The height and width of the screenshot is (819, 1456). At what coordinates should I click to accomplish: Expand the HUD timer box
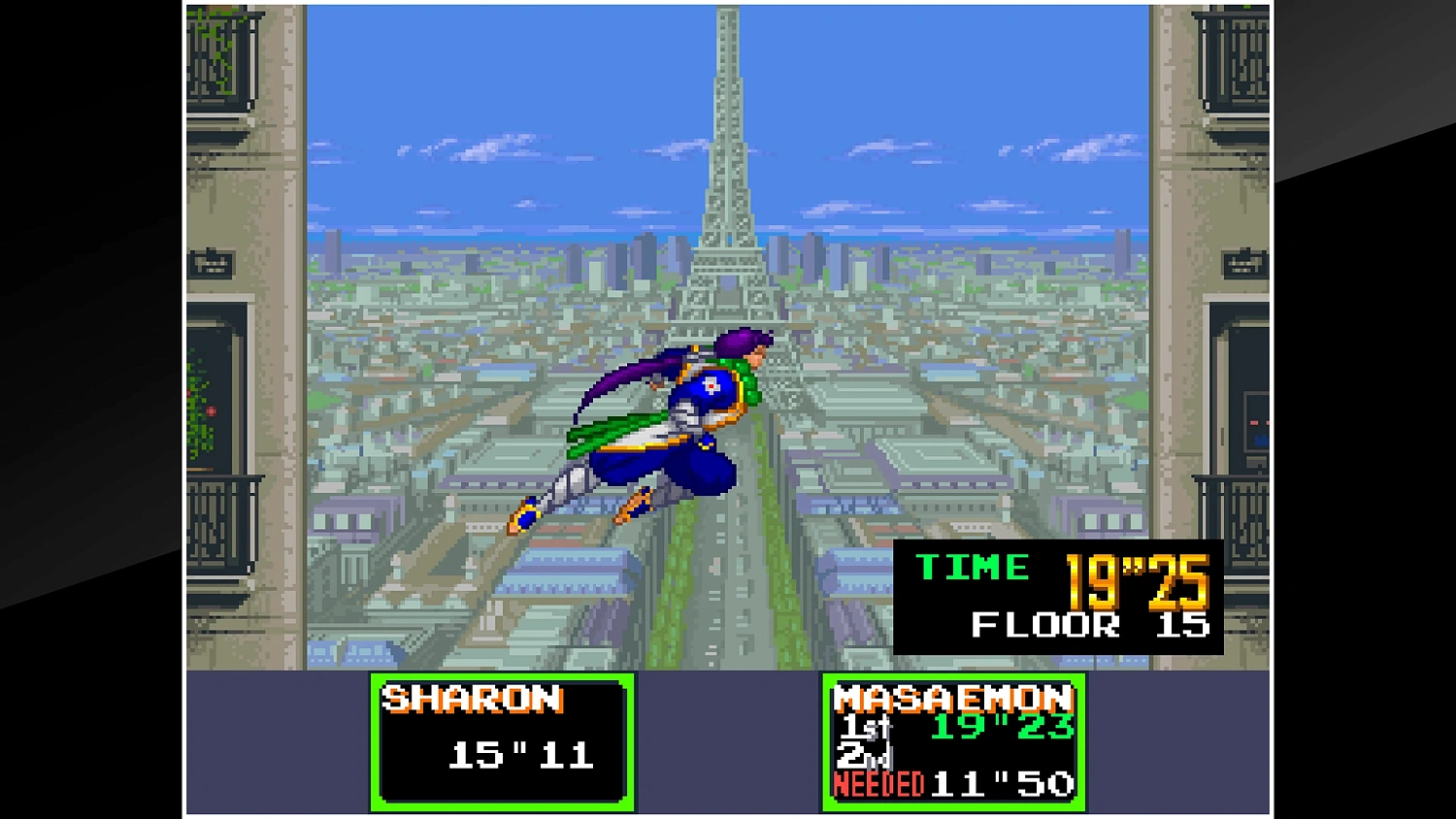point(1058,597)
